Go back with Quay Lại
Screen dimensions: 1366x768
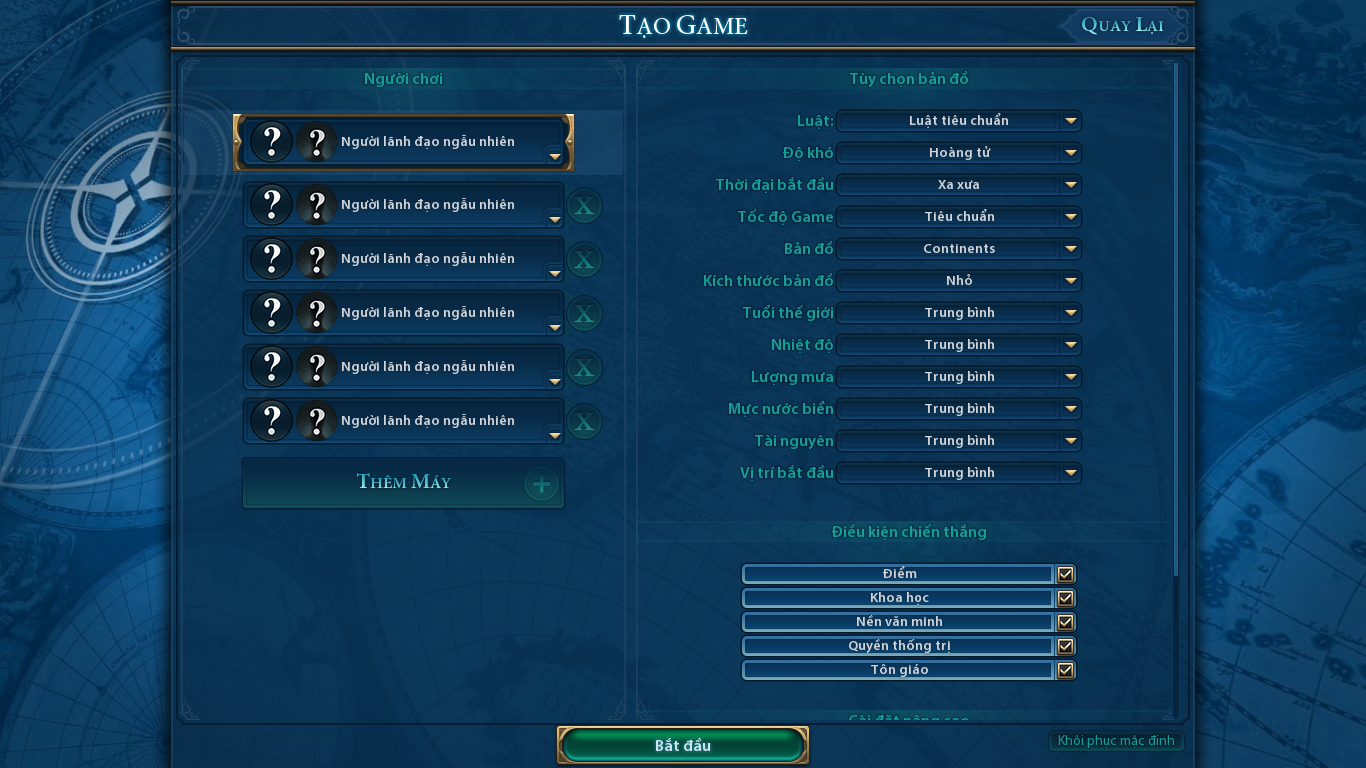pos(1122,25)
